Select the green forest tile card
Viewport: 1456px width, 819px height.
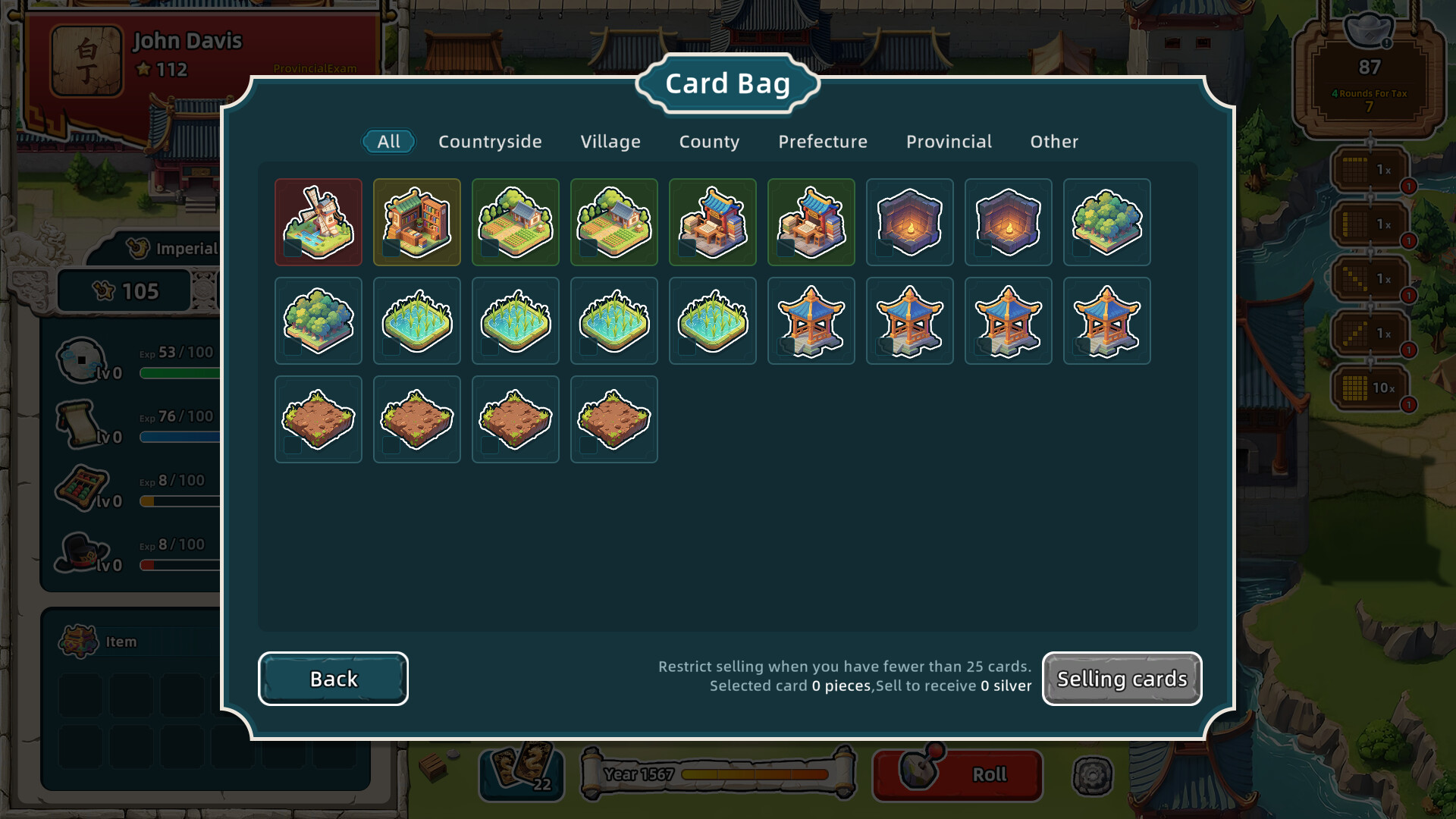[1106, 222]
